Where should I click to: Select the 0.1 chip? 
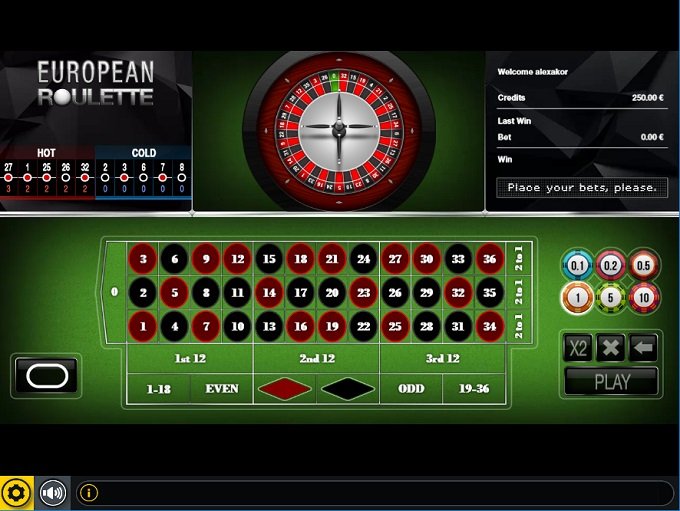pyautogui.click(x=578, y=265)
